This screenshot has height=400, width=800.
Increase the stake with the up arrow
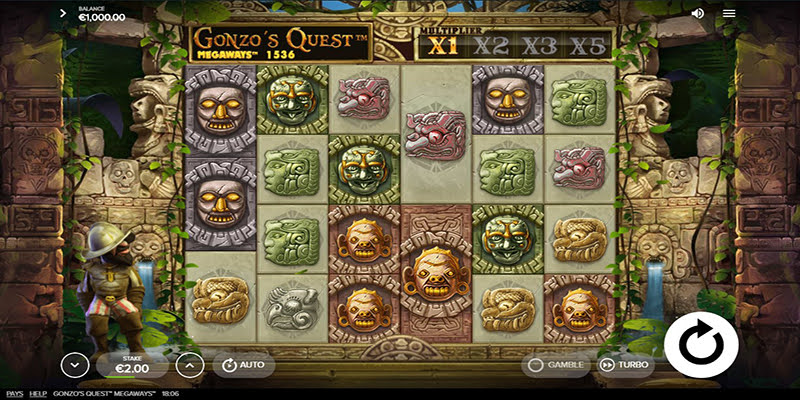[x=189, y=365]
